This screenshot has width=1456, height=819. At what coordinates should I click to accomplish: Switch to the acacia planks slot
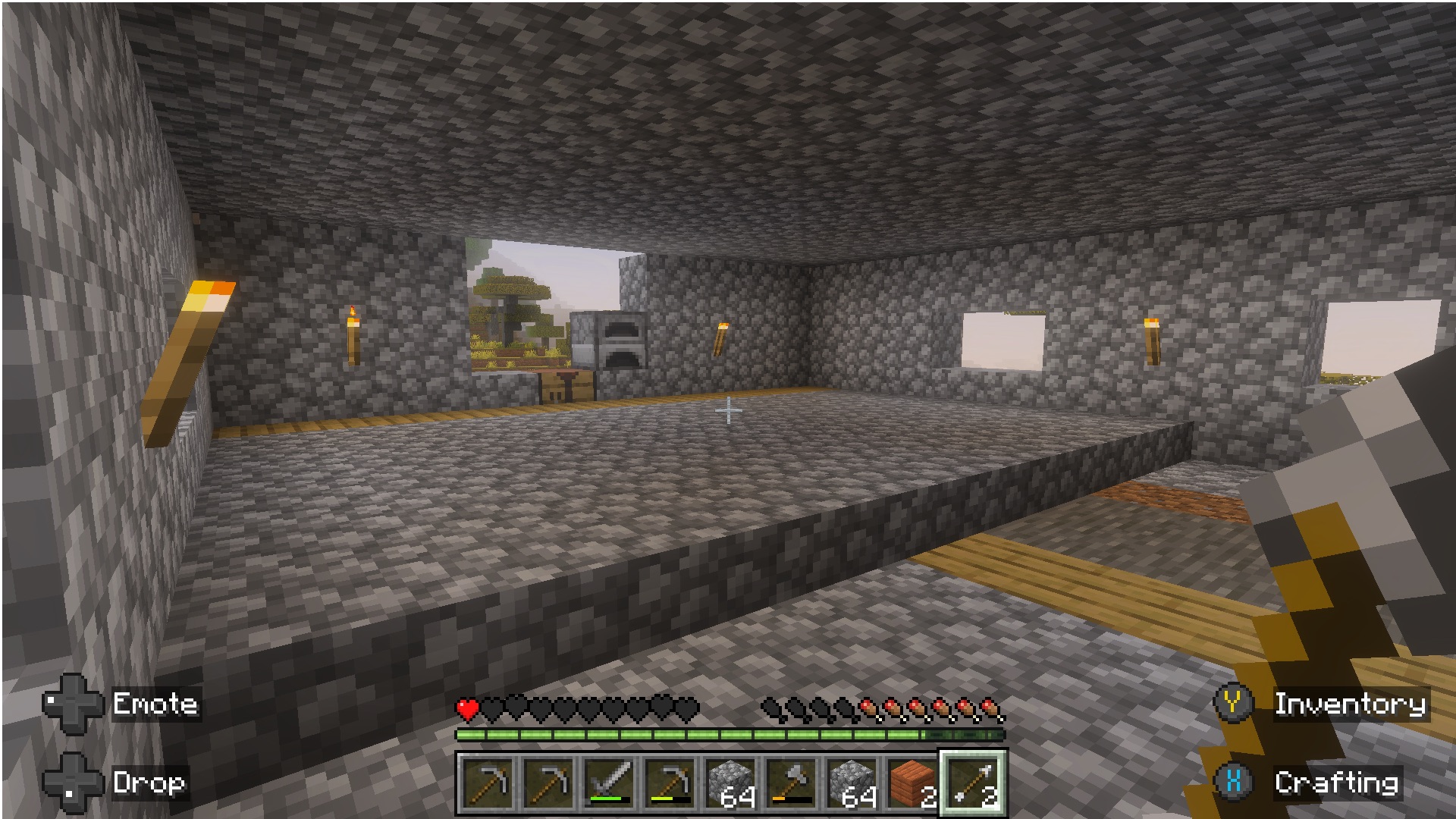pyautogui.click(x=912, y=783)
